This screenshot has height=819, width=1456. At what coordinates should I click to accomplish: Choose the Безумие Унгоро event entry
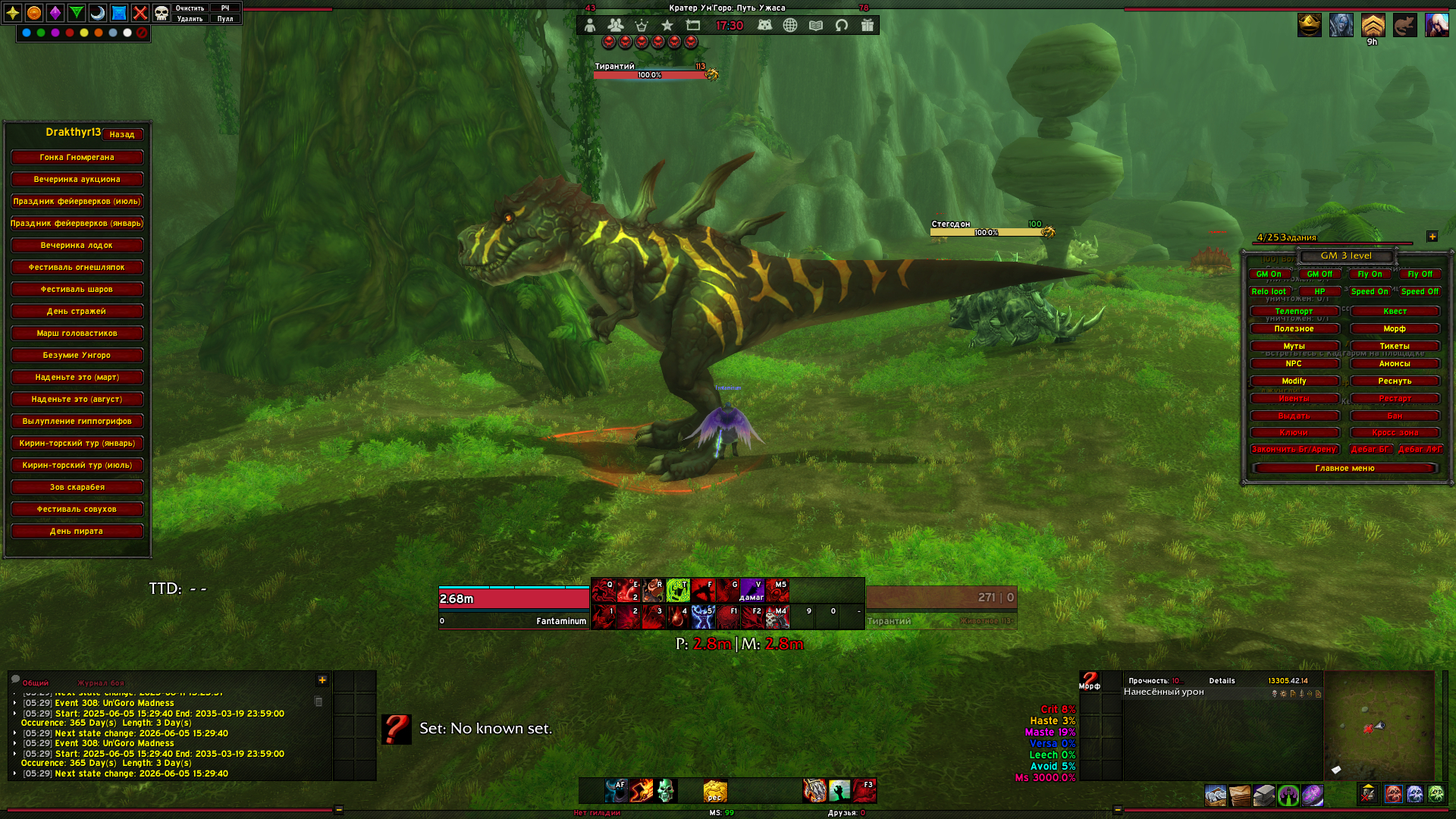(x=77, y=355)
